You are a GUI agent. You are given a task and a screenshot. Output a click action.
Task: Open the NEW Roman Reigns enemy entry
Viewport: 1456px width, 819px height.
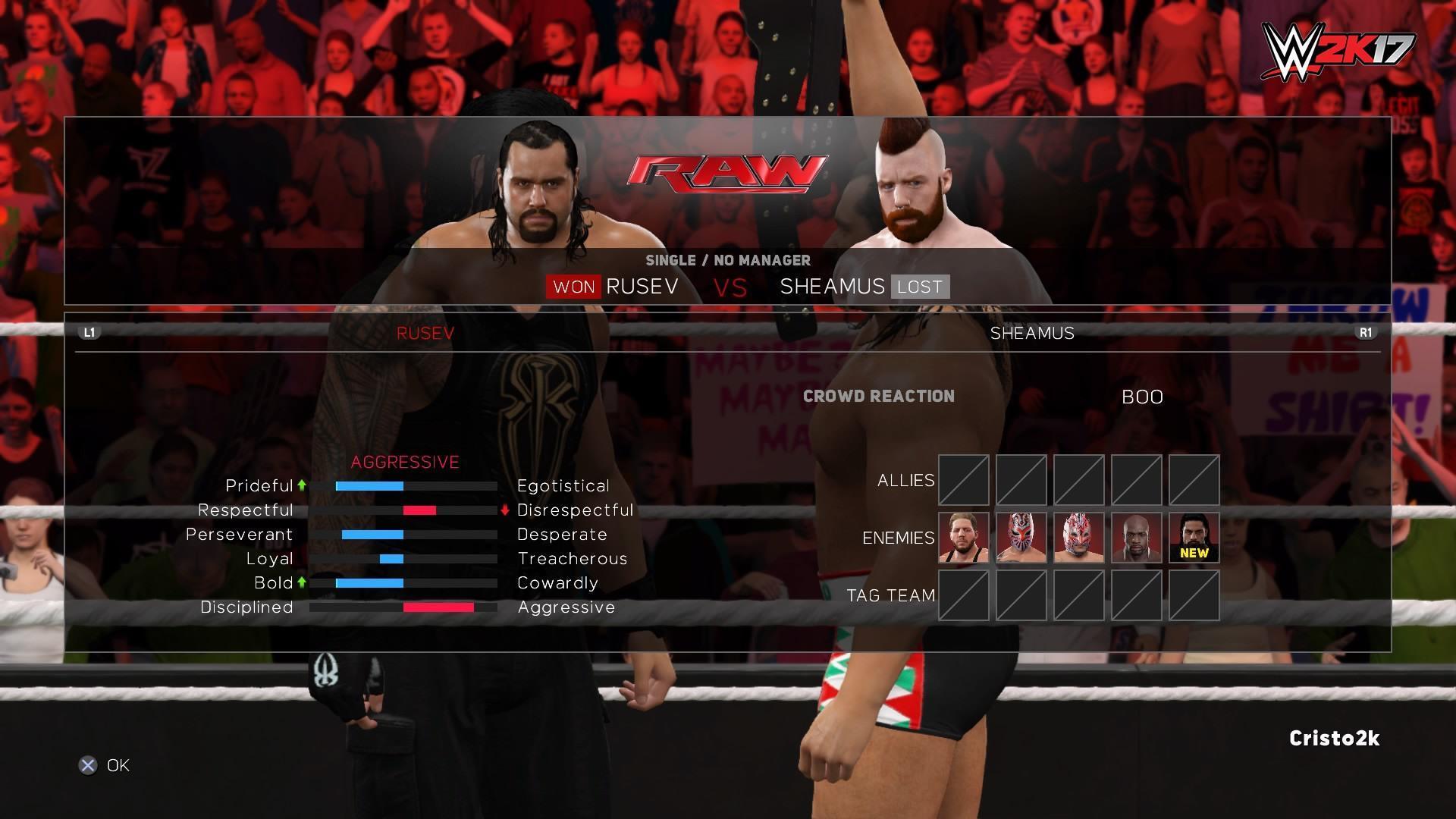(1194, 538)
